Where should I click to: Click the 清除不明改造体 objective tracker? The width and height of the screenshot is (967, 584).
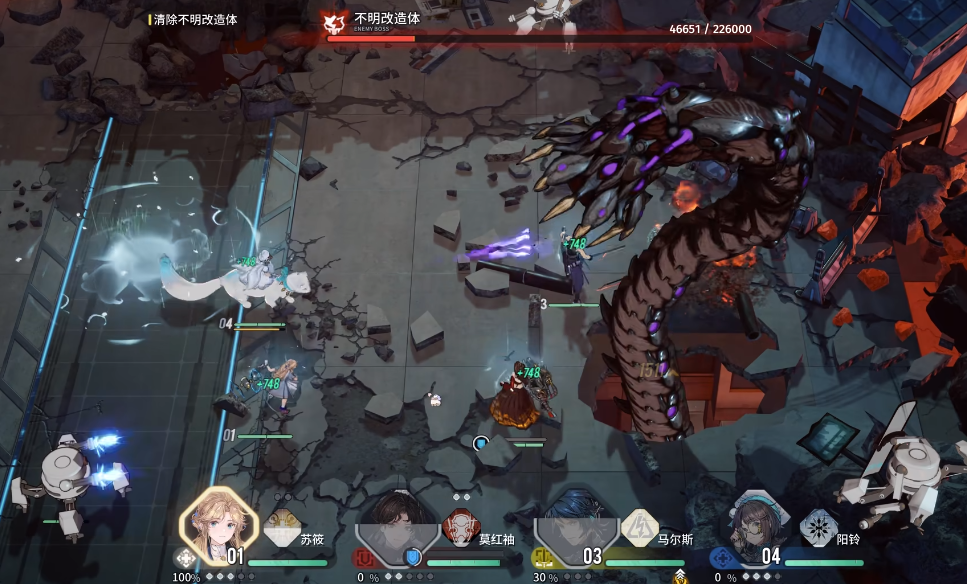click(195, 19)
